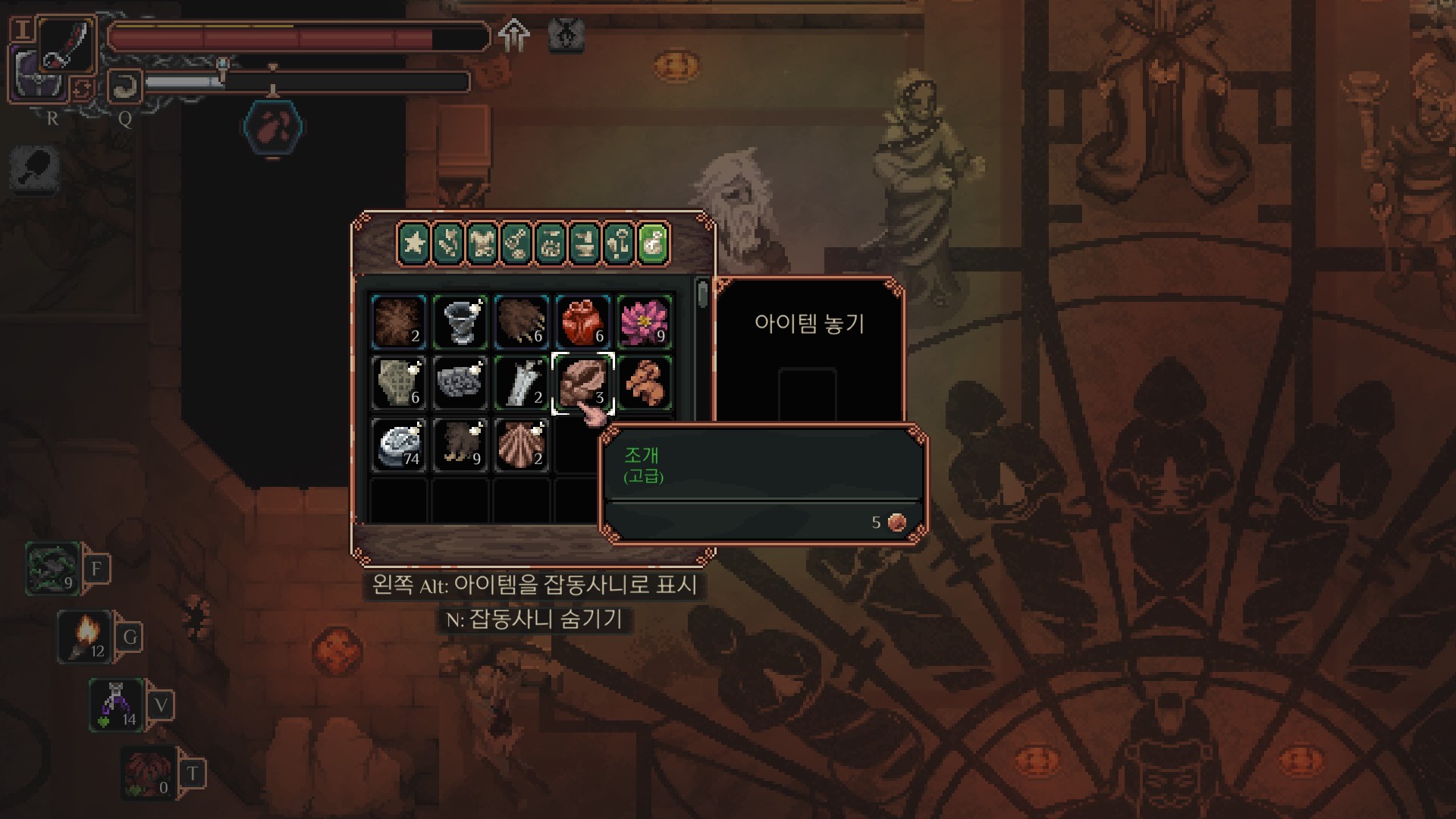The width and height of the screenshot is (1456, 819).
Task: Use the green herb quick slot
Action: coord(53,569)
